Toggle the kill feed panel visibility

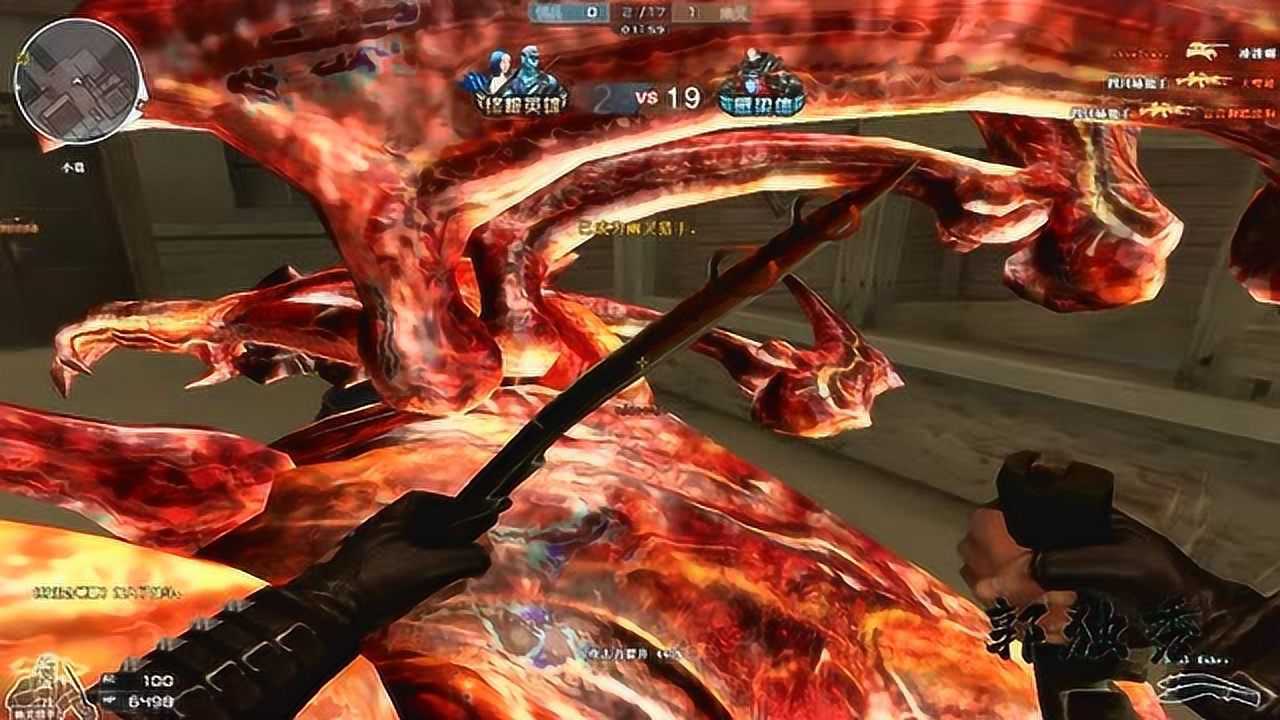click(x=1180, y=80)
